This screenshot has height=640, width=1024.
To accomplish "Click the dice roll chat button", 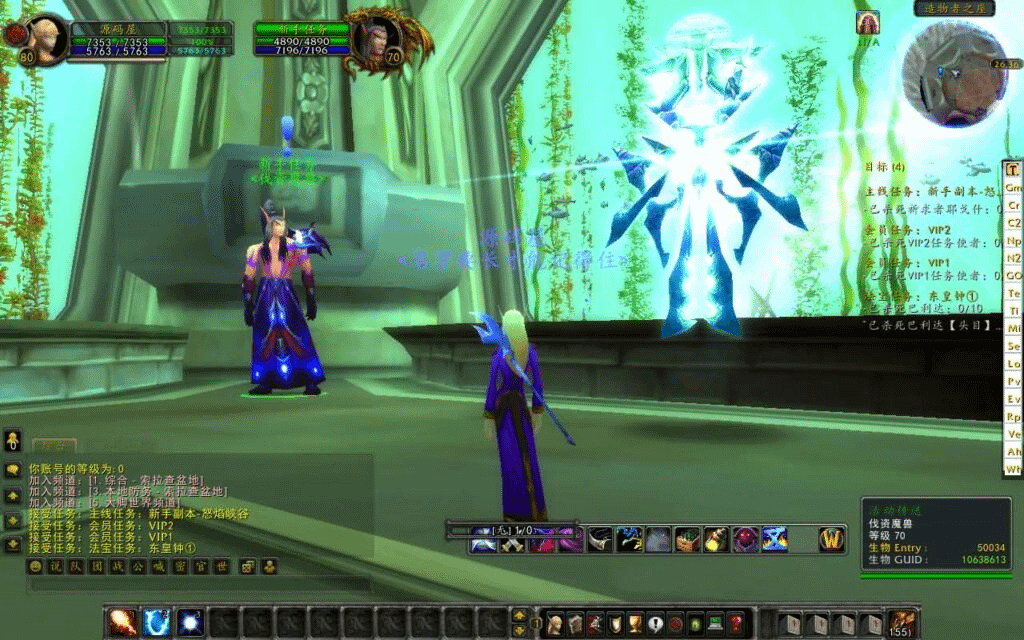I will (x=246, y=566).
